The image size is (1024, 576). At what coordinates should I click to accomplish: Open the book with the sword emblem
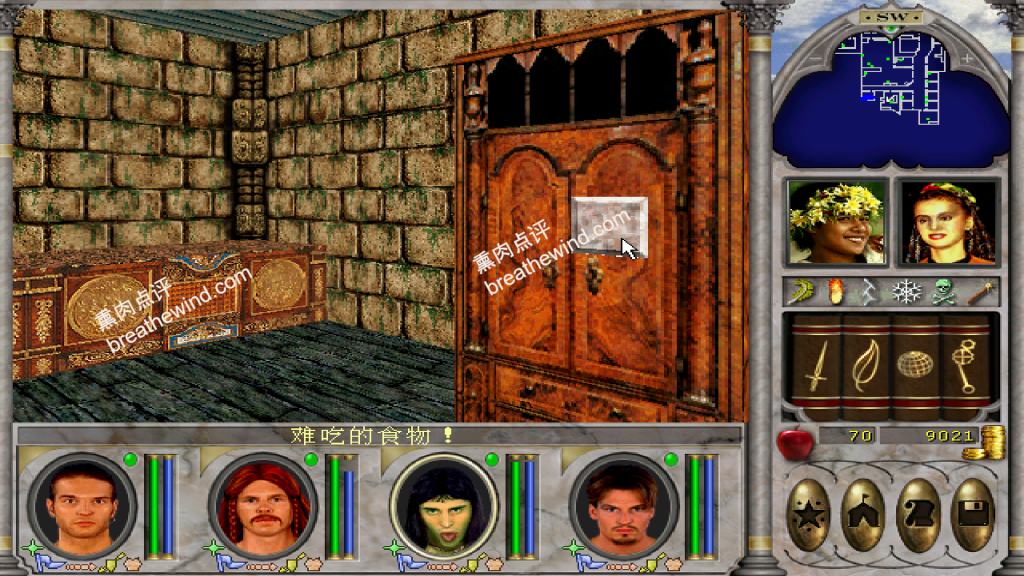coord(815,366)
